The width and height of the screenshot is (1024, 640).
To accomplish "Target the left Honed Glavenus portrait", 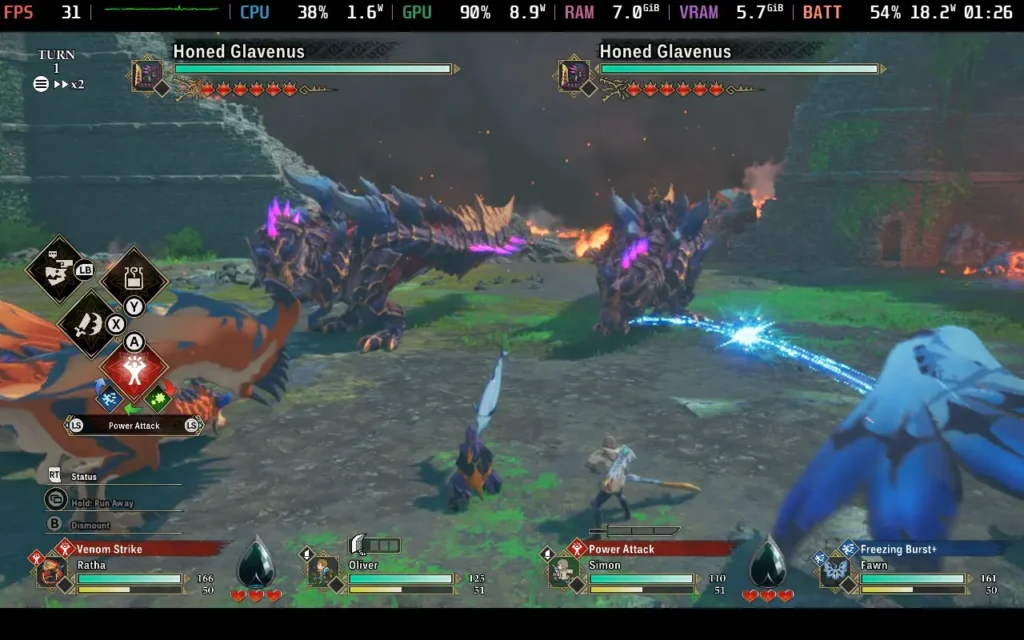I will click(x=148, y=75).
